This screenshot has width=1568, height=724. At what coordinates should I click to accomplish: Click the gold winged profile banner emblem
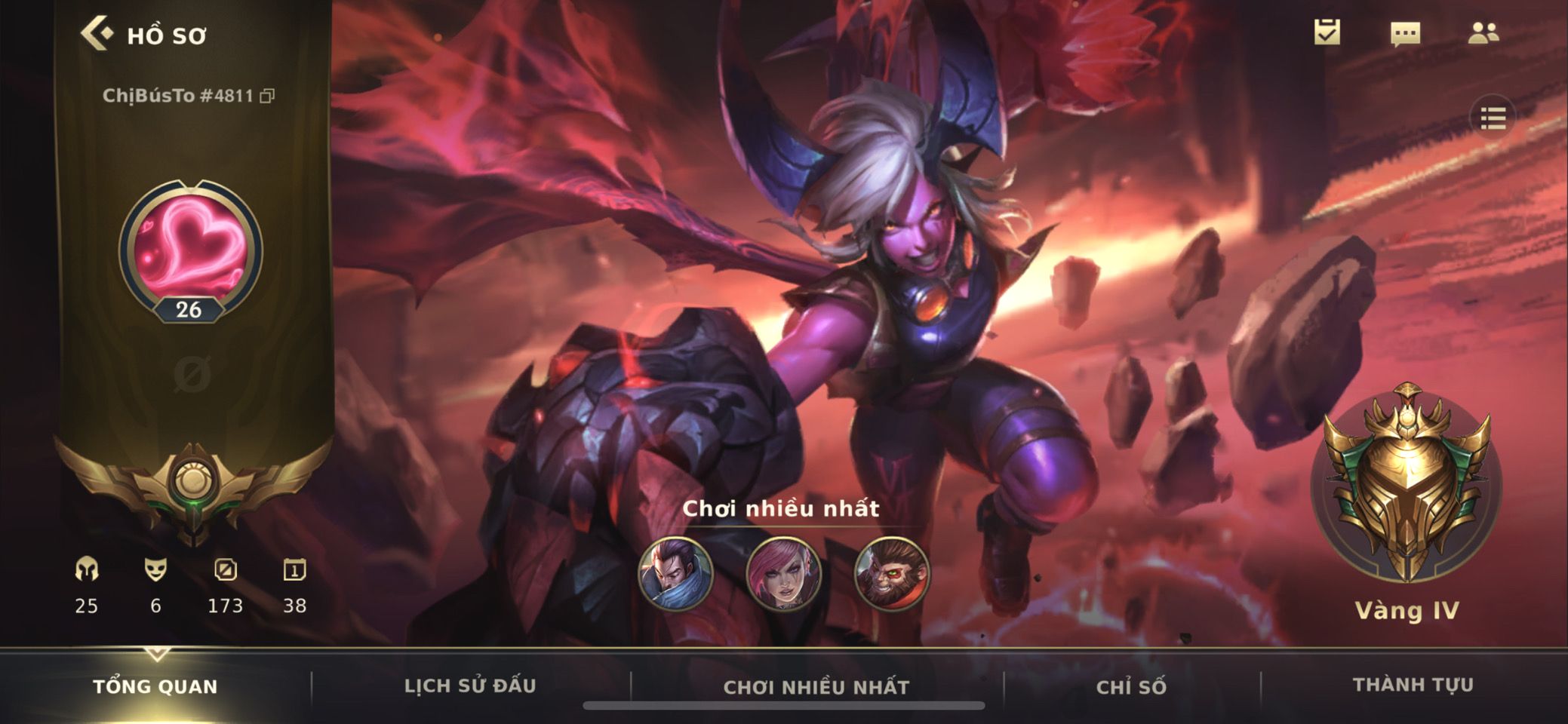193,484
